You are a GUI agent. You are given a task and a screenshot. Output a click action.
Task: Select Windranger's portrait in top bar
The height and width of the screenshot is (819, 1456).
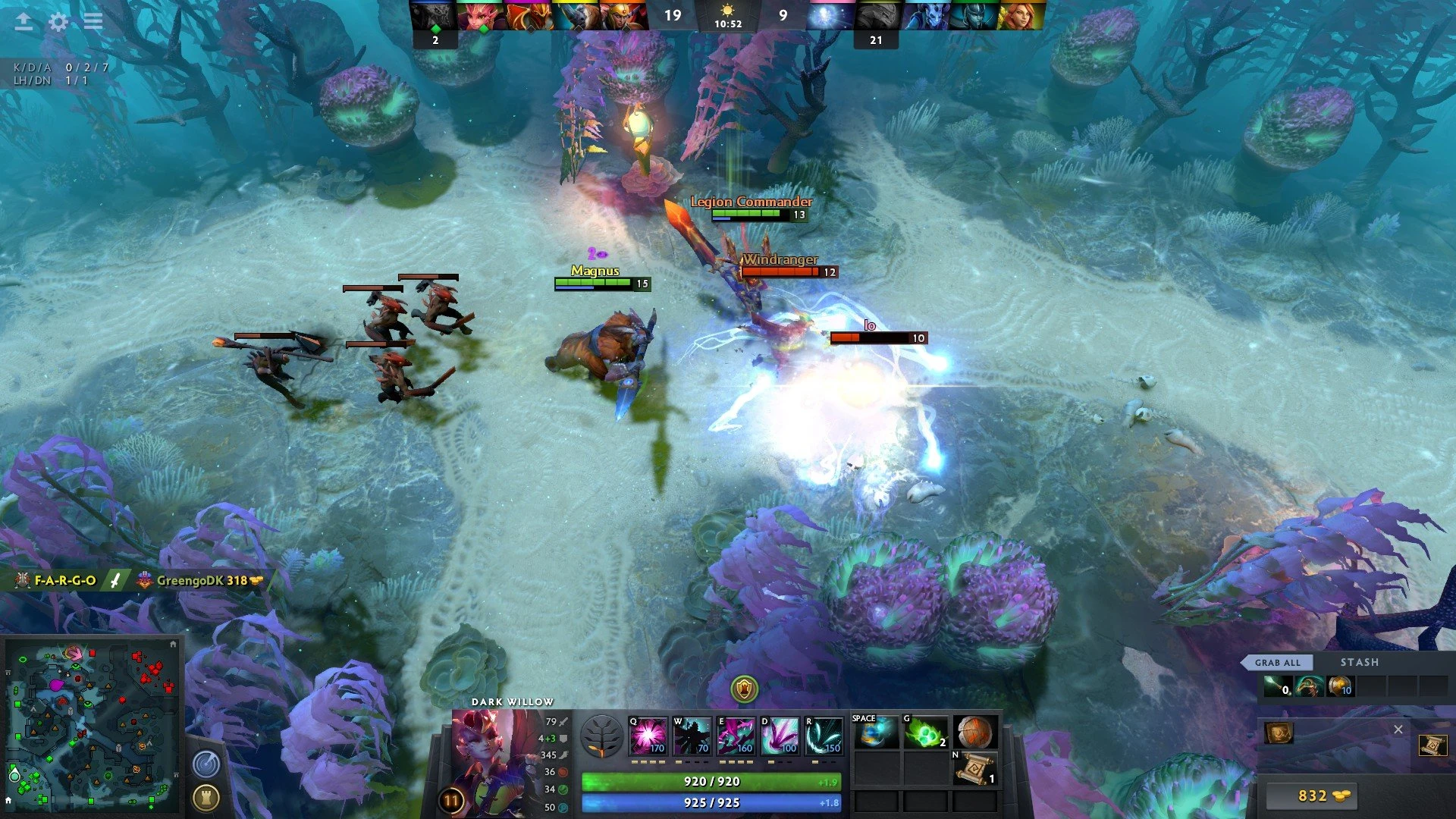[x=1020, y=15]
